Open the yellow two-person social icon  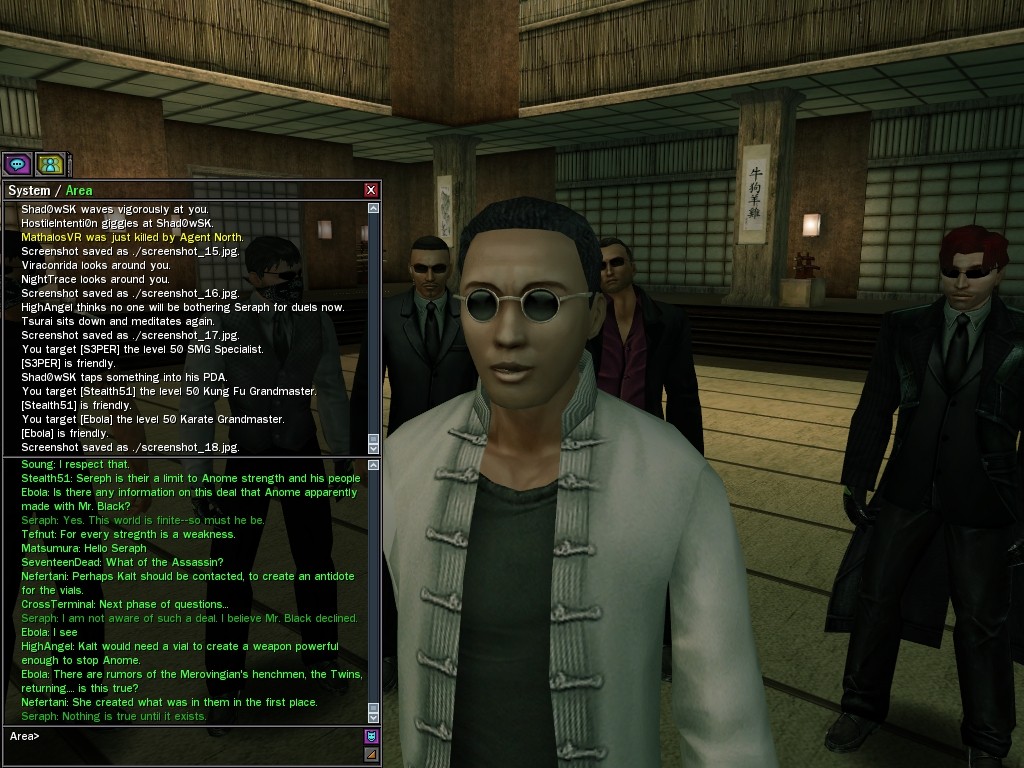tap(49, 164)
